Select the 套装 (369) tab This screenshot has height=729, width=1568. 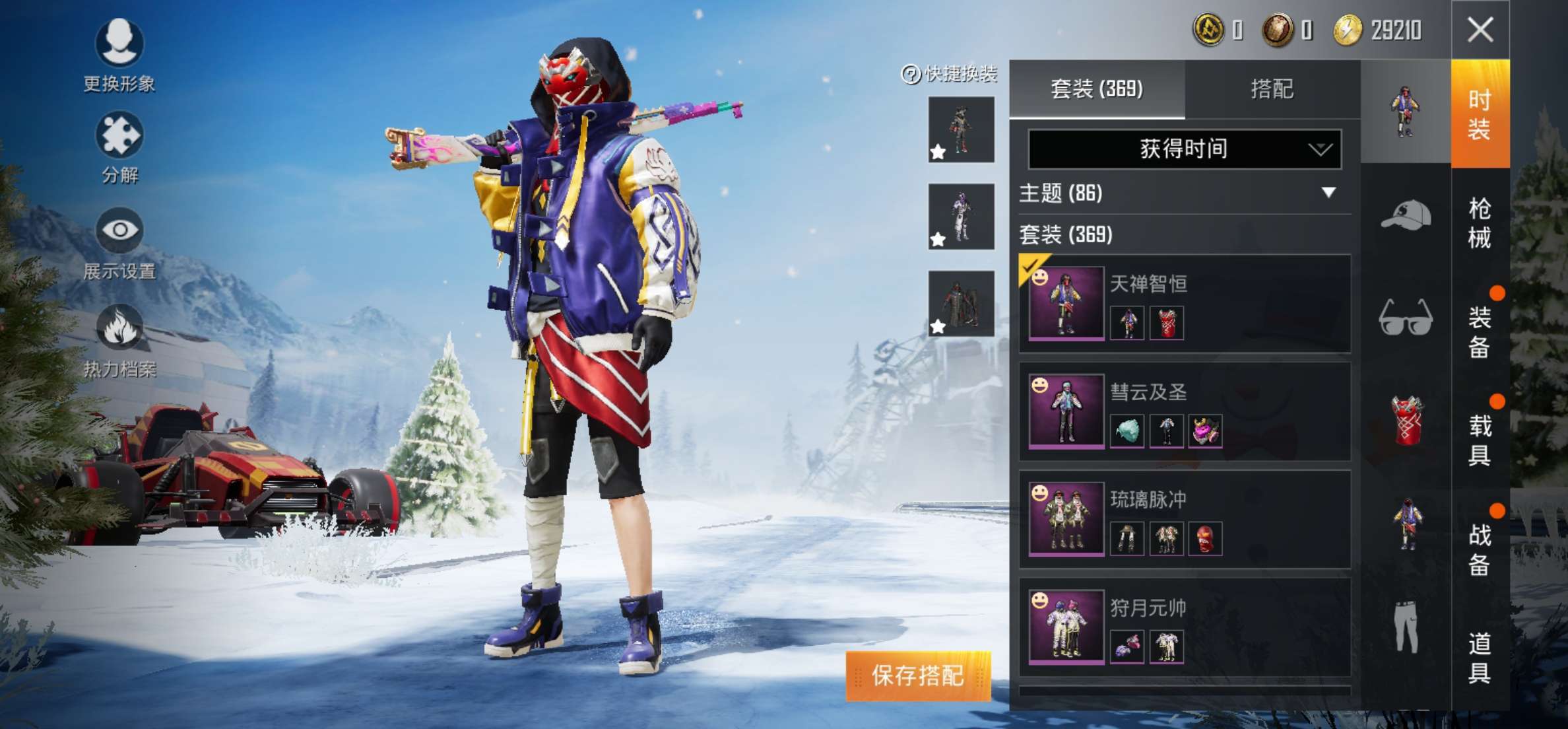pos(1097,89)
